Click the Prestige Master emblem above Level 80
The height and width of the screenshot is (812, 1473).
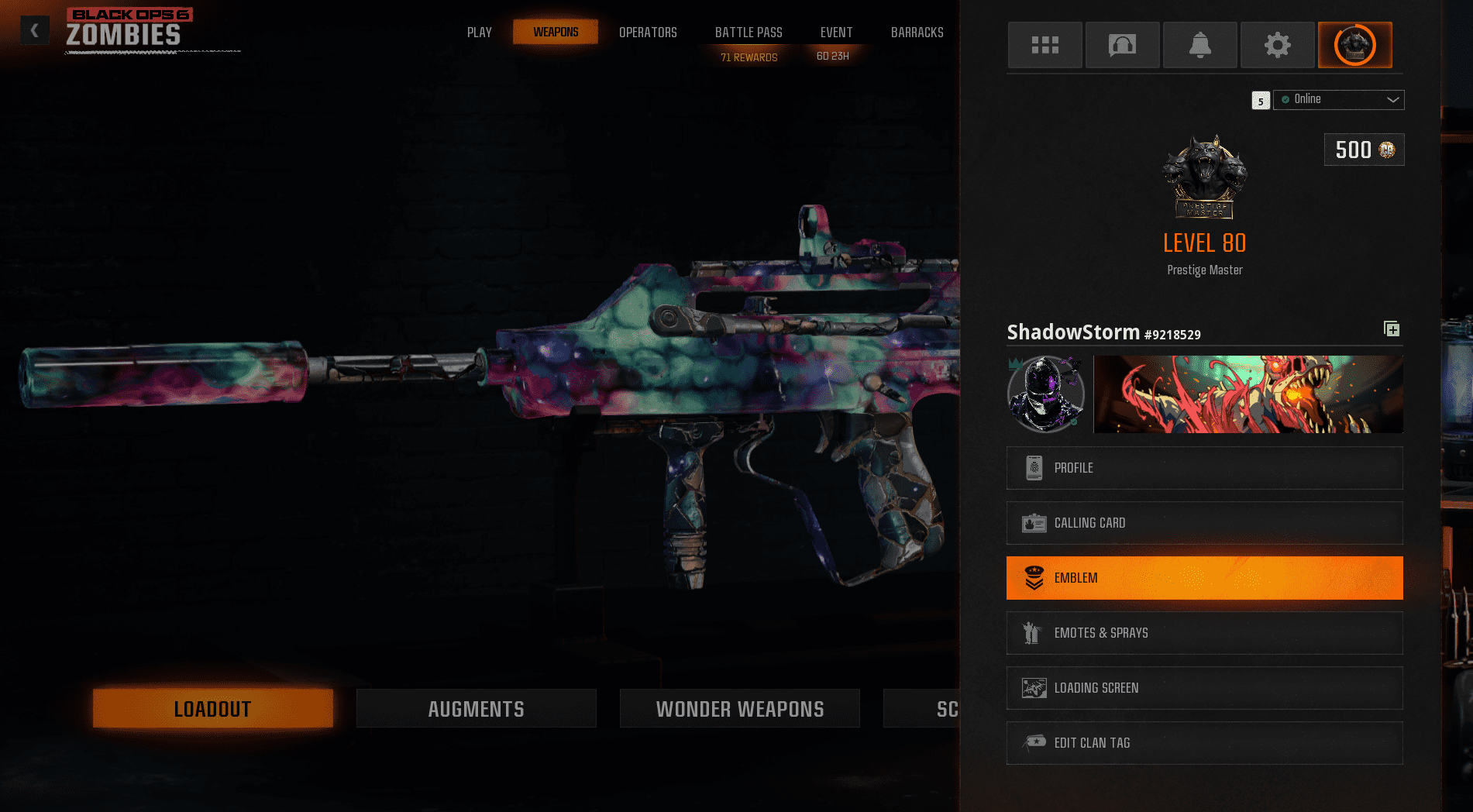1205,177
